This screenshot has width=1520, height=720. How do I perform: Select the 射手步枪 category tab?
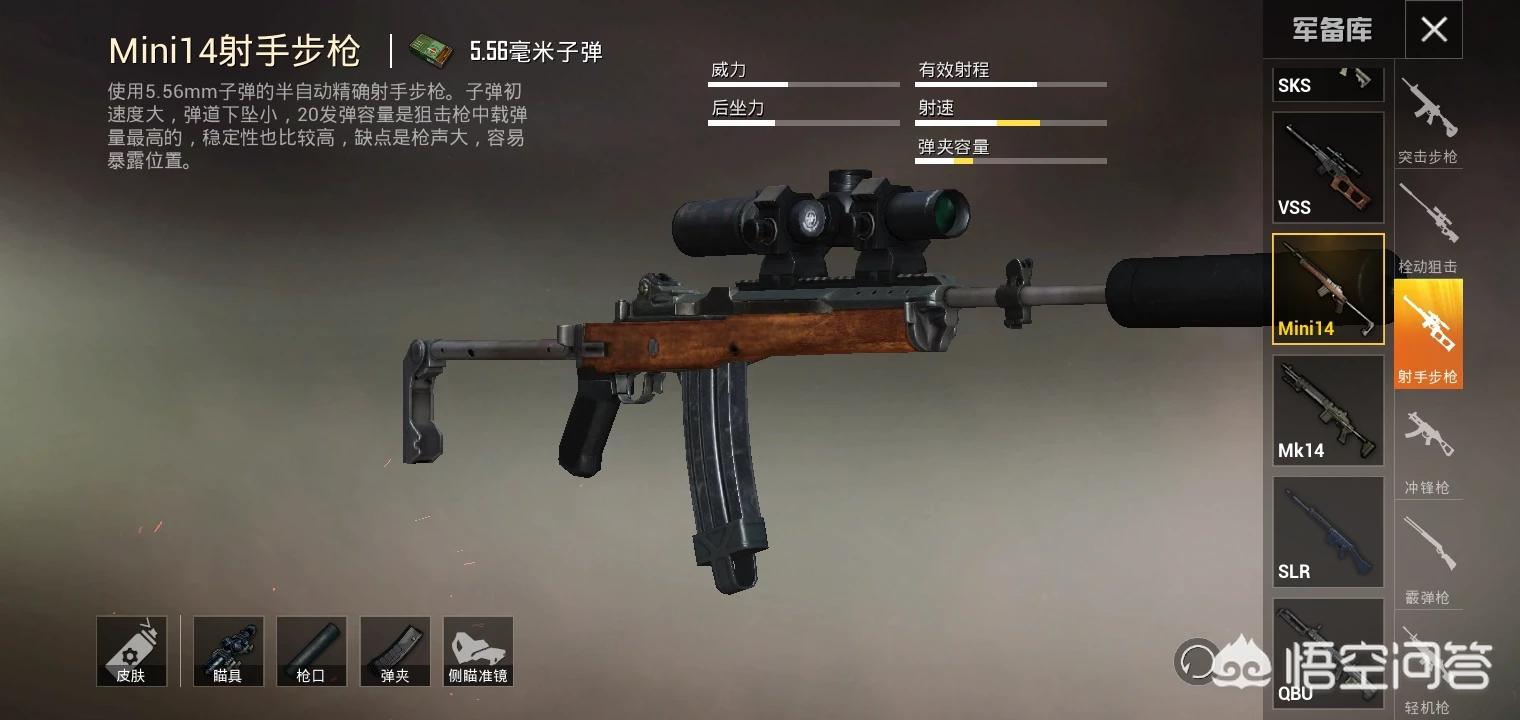(x=1428, y=334)
